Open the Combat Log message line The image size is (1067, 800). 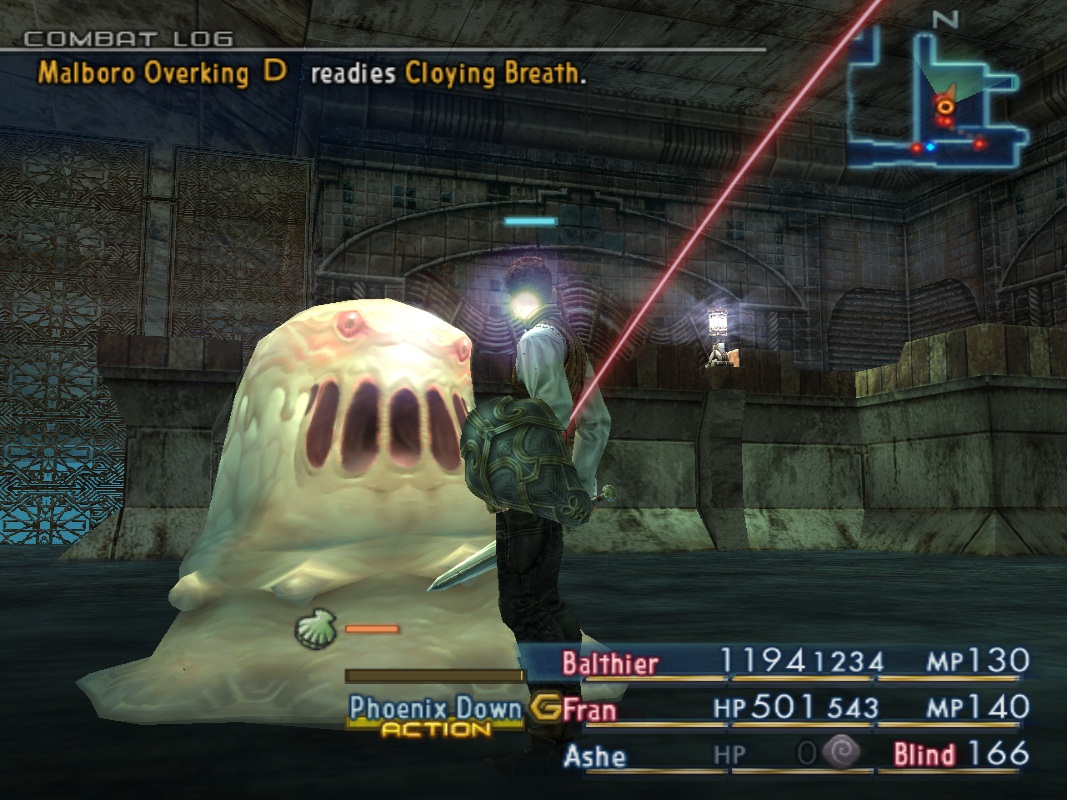[x=311, y=73]
